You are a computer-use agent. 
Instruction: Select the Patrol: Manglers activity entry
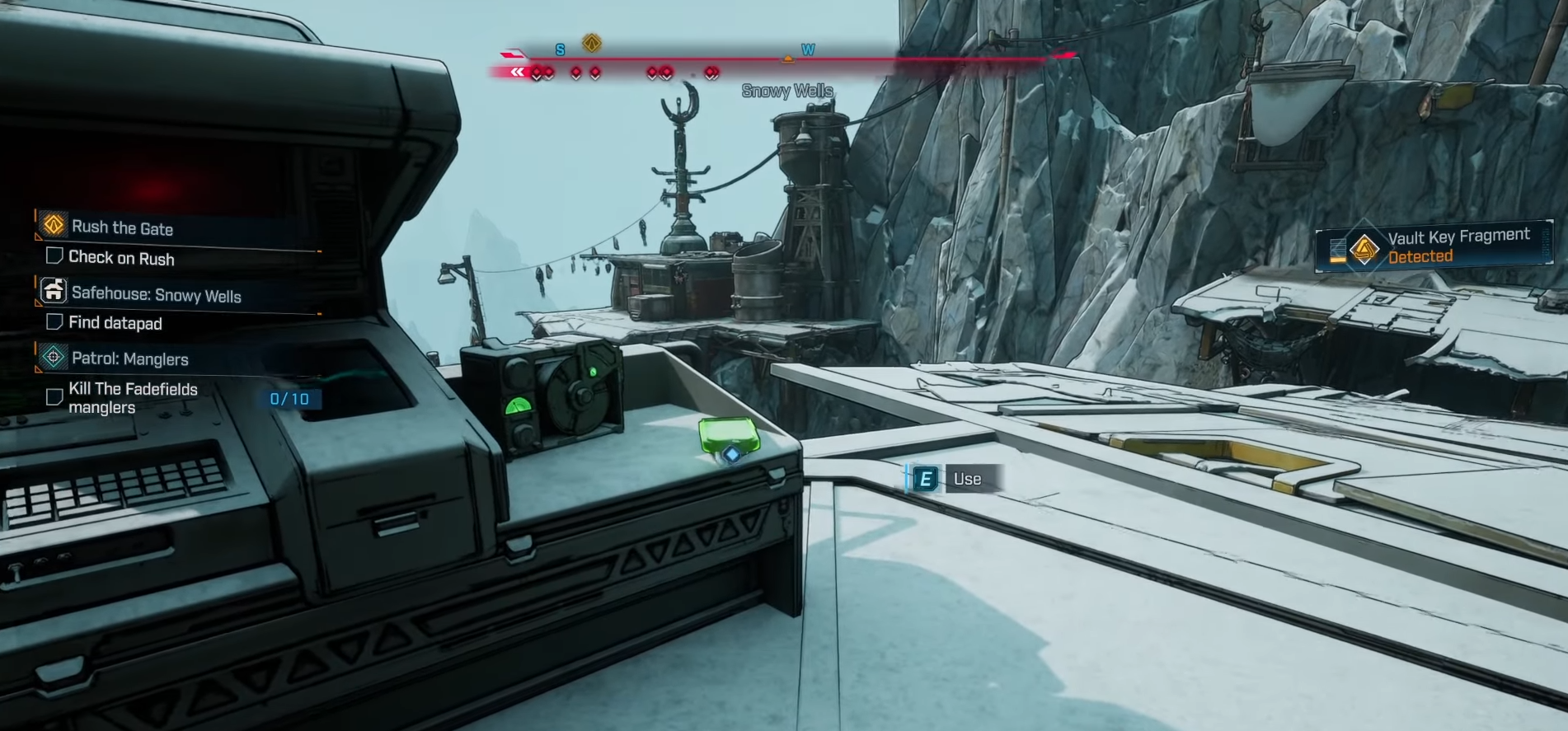[x=129, y=358]
